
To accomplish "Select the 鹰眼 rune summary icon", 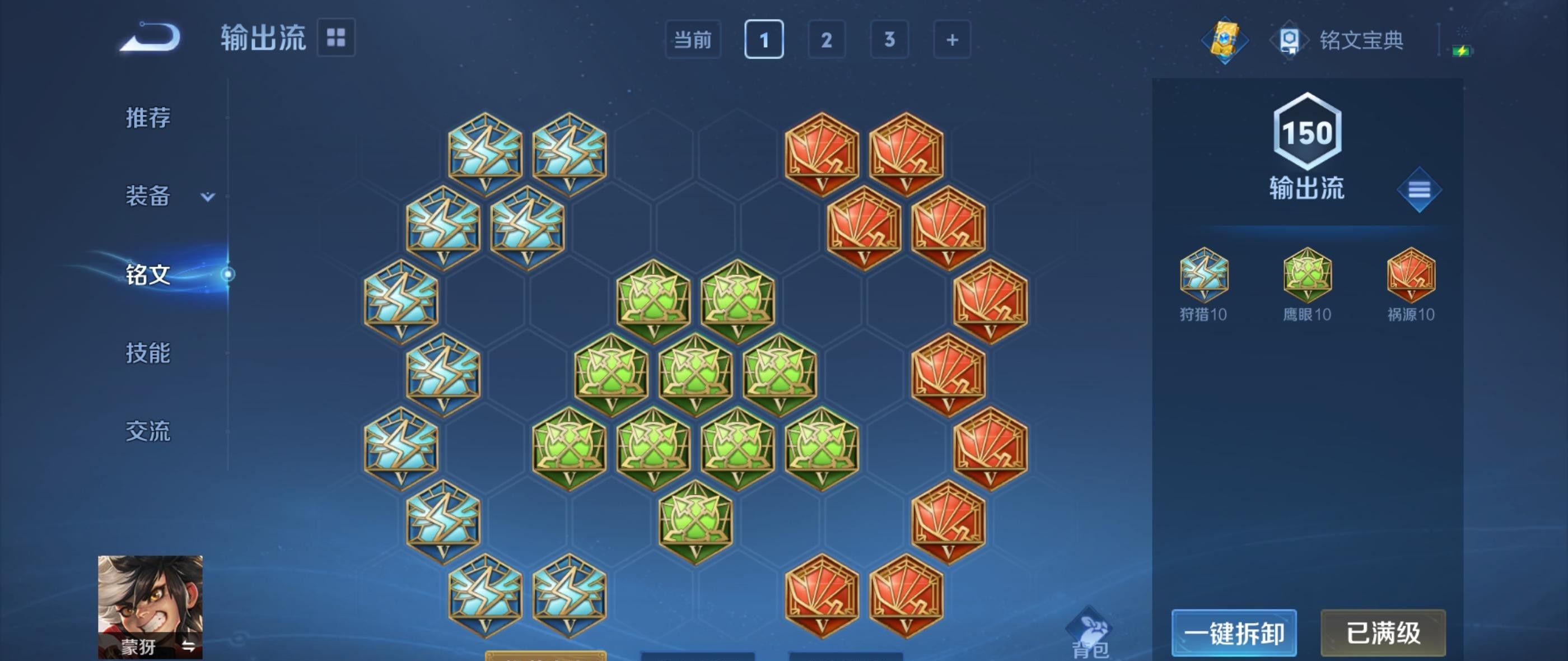I will (1307, 276).
